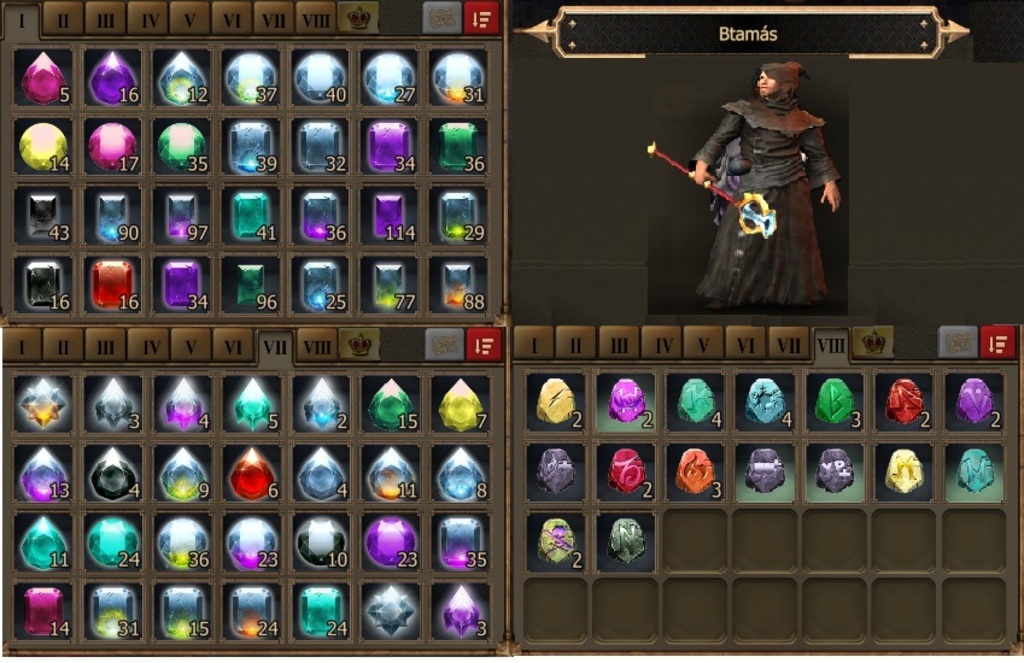Pick the green gem stack of 96
The height and width of the screenshot is (663, 1024).
tap(250, 284)
